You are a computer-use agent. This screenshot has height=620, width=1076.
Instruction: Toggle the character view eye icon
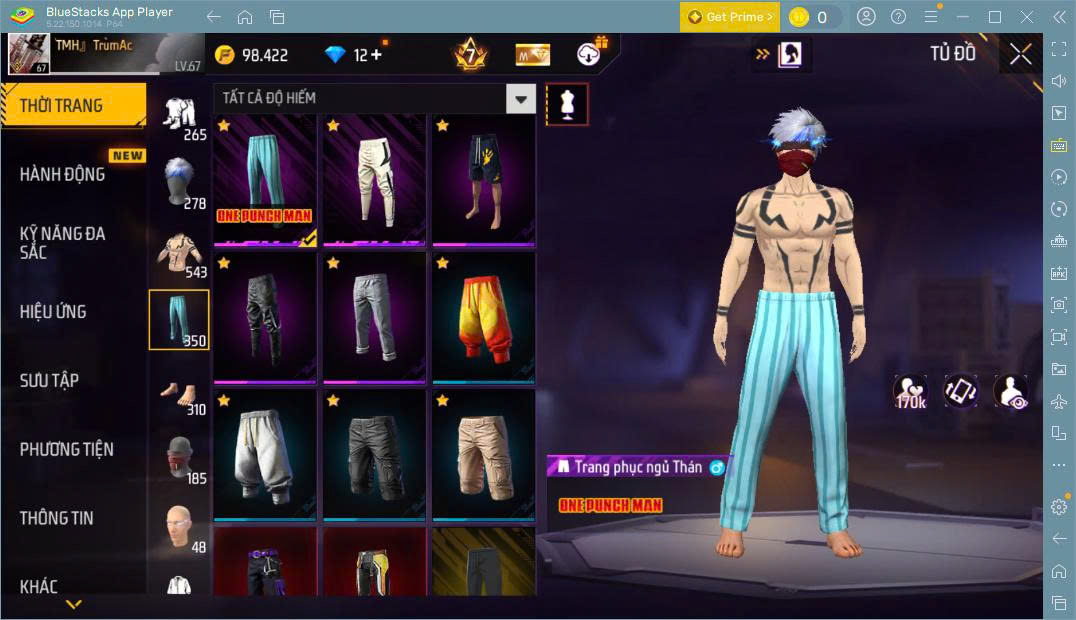point(1011,391)
